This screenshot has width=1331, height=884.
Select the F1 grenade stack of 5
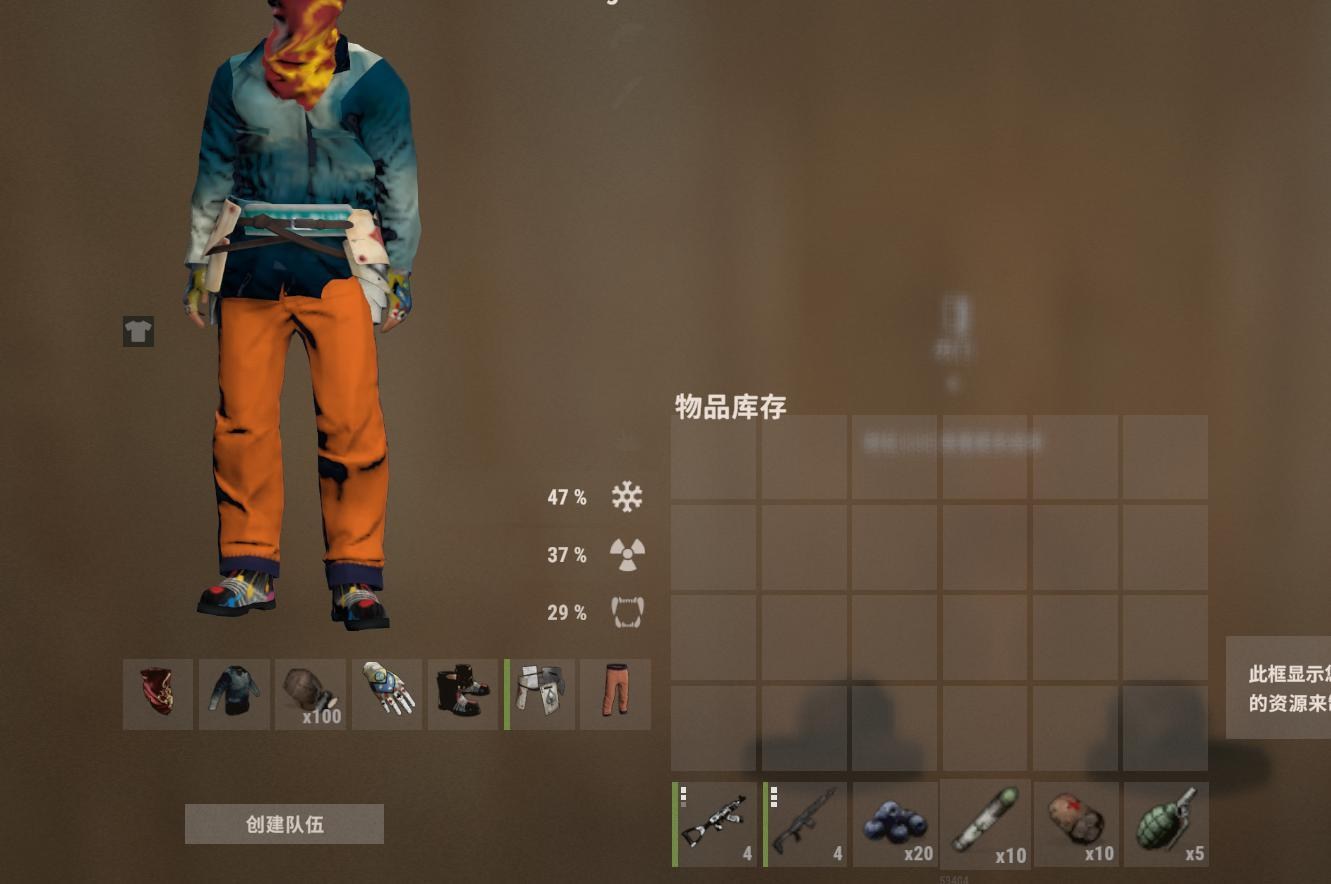click(1164, 823)
